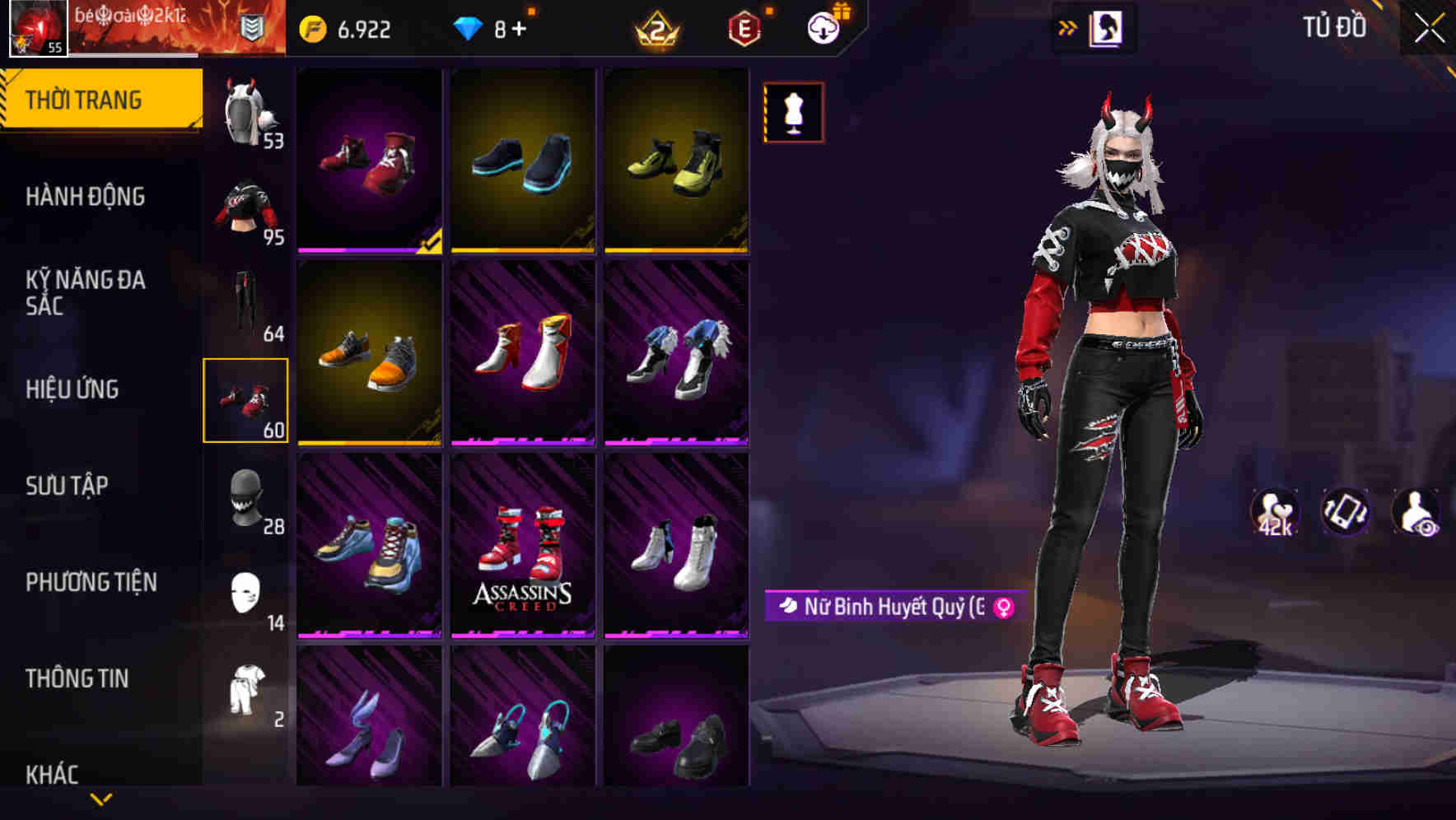Viewport: 1456px width, 820px height.
Task: Open the SƯU TẬP menu item
Action: (x=66, y=486)
